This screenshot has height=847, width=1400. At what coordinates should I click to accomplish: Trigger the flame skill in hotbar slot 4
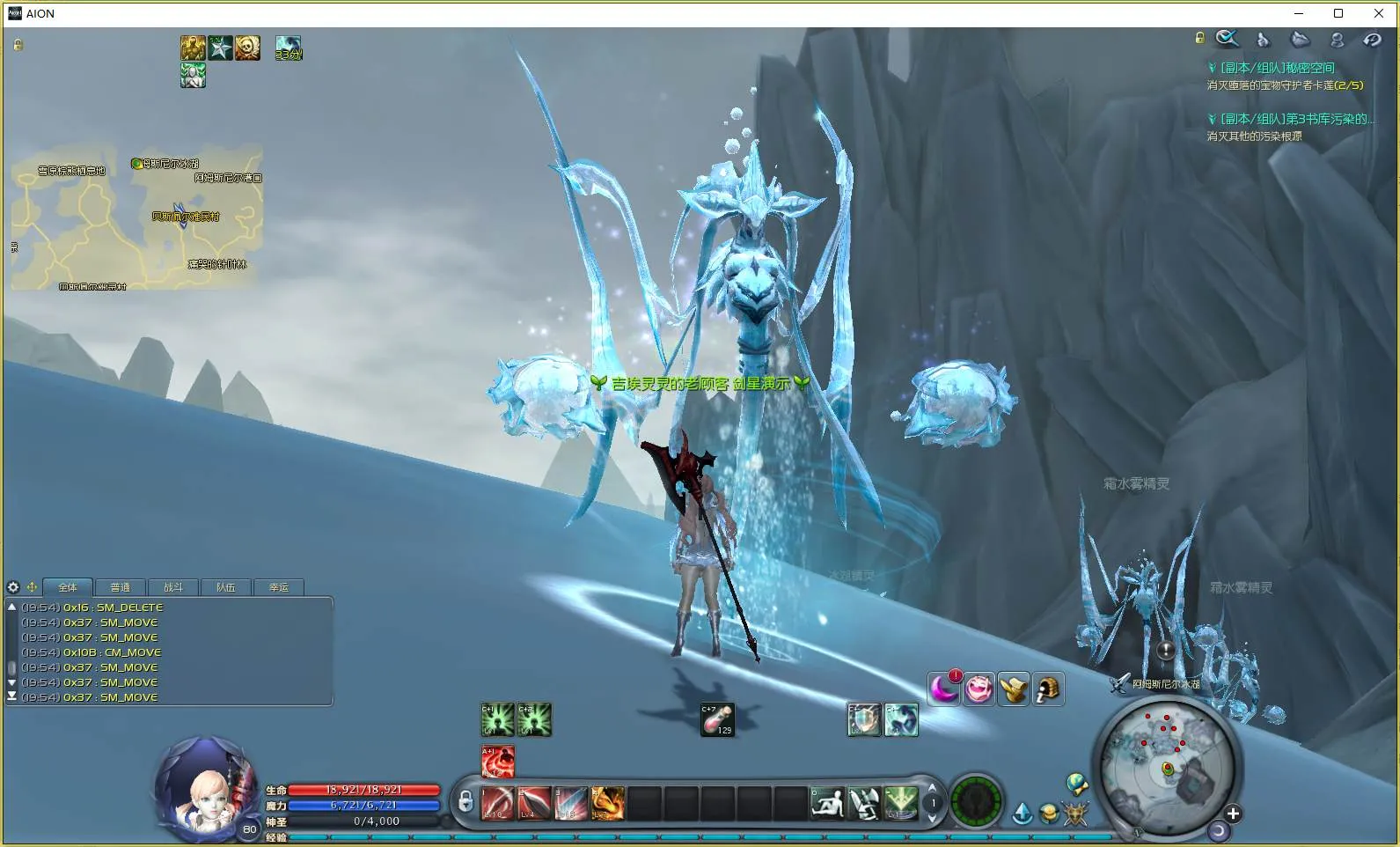tap(608, 803)
